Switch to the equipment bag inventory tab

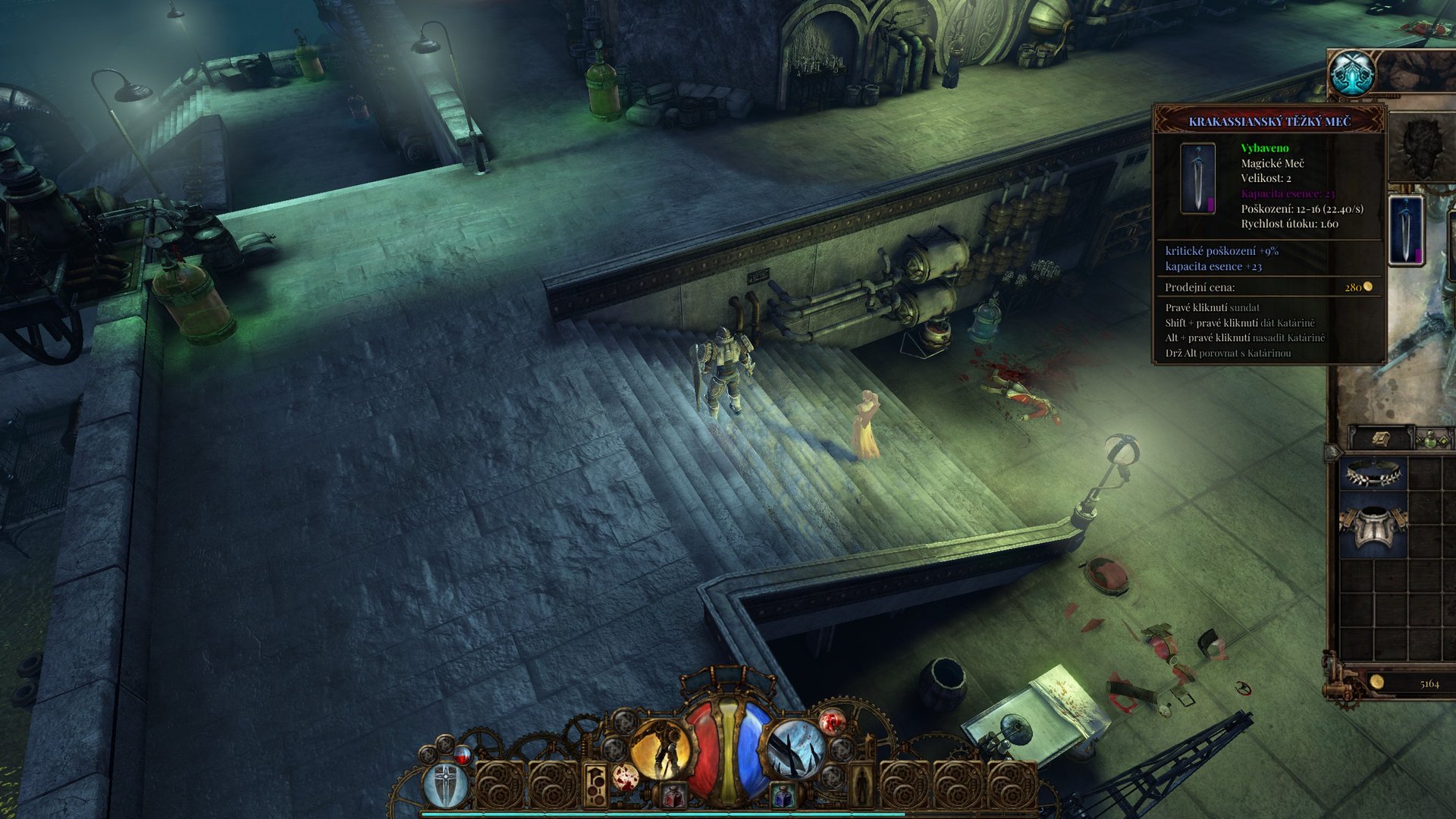click(1379, 439)
